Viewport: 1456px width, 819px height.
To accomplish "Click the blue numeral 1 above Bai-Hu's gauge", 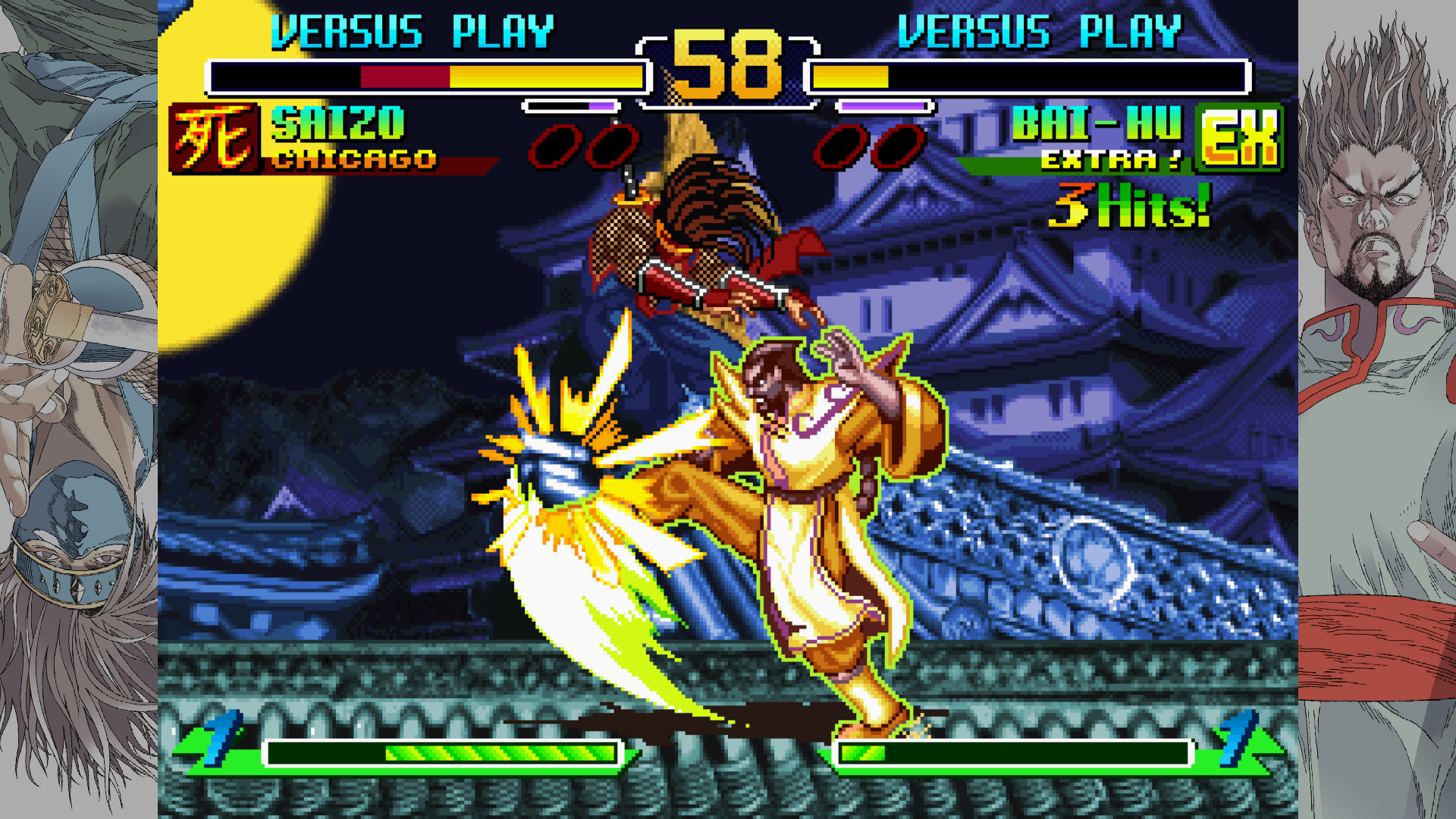I will 1235,741.
